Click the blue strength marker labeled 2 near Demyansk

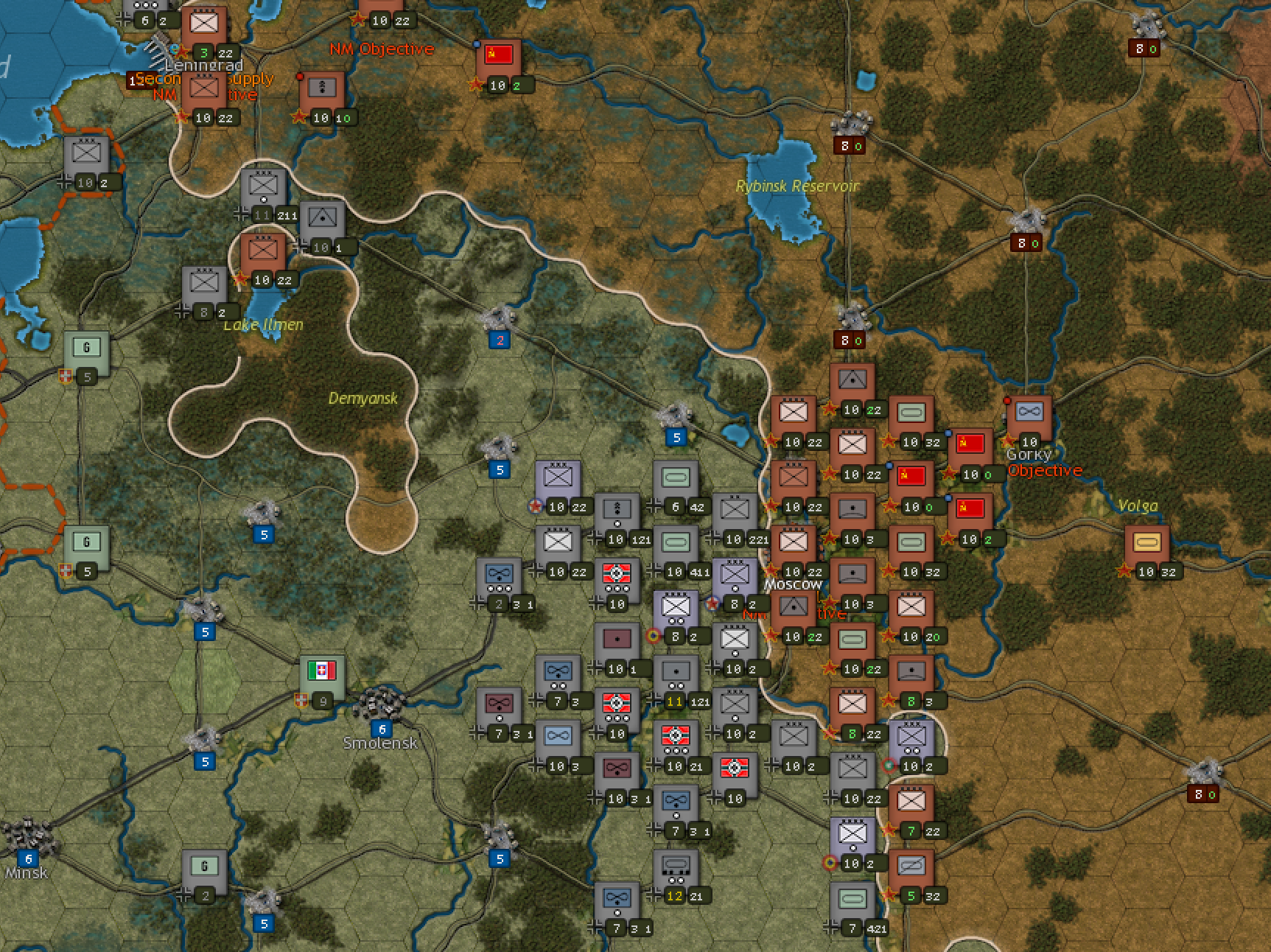[x=501, y=340]
